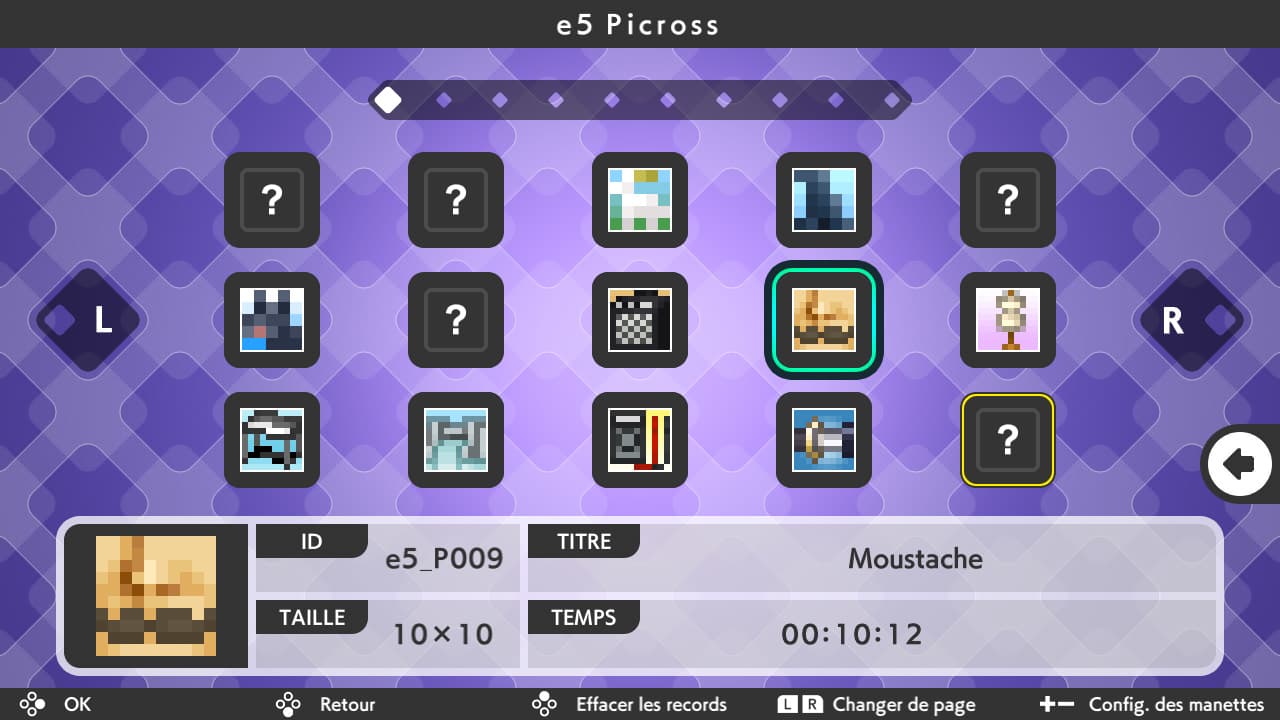Viewport: 1280px width, 720px height.
Task: Choose Effacer les records option
Action: click(x=650, y=704)
